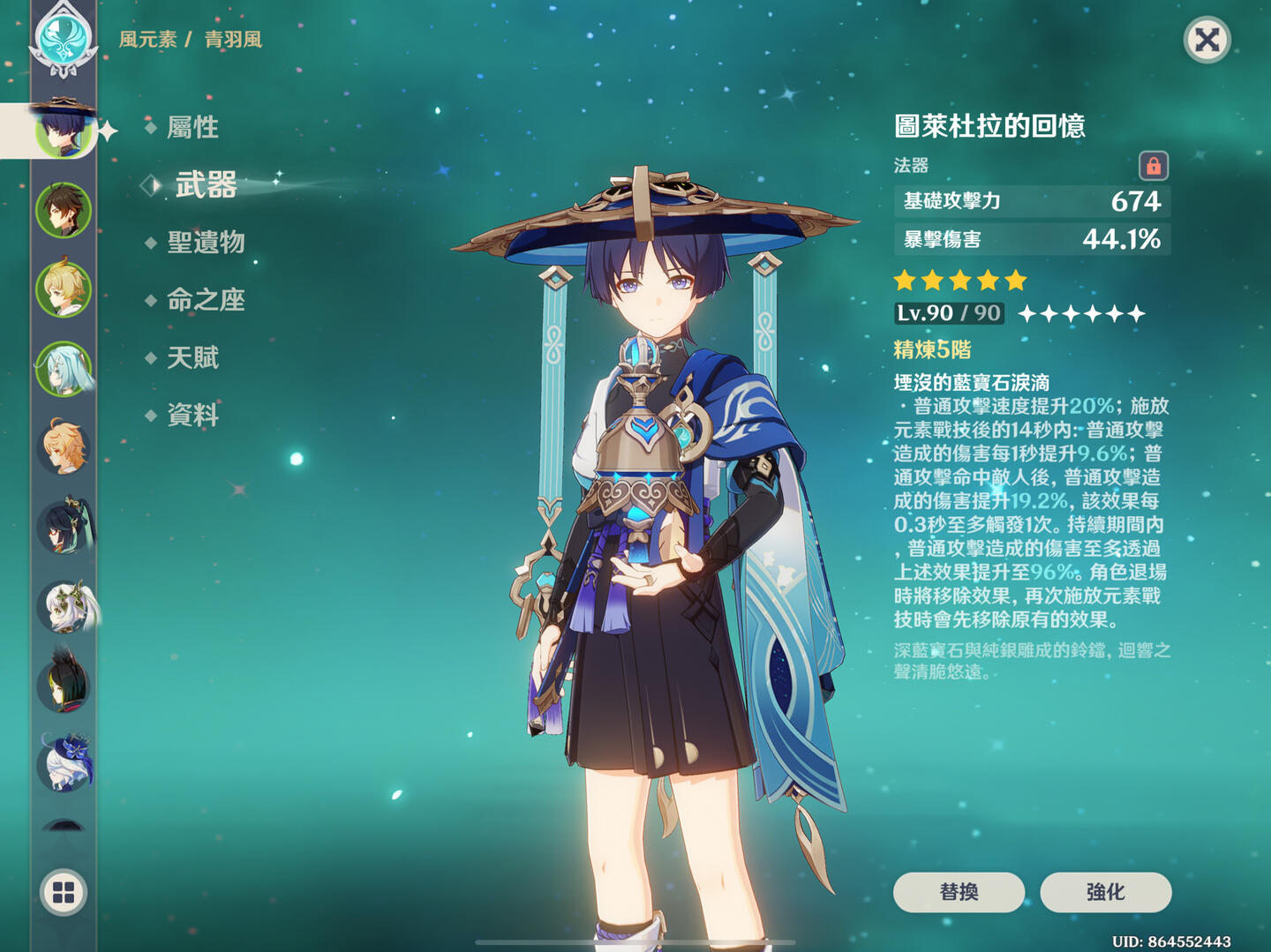
Task: Switch to the Furina portrait with blue hat
Action: point(64,763)
